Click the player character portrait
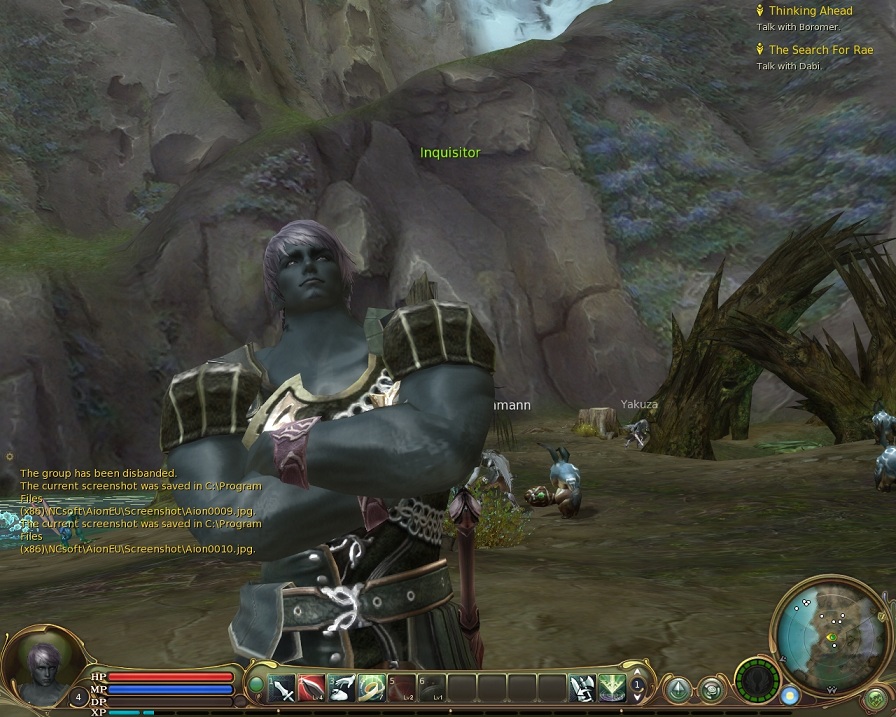Image resolution: width=896 pixels, height=717 pixels. click(41, 669)
